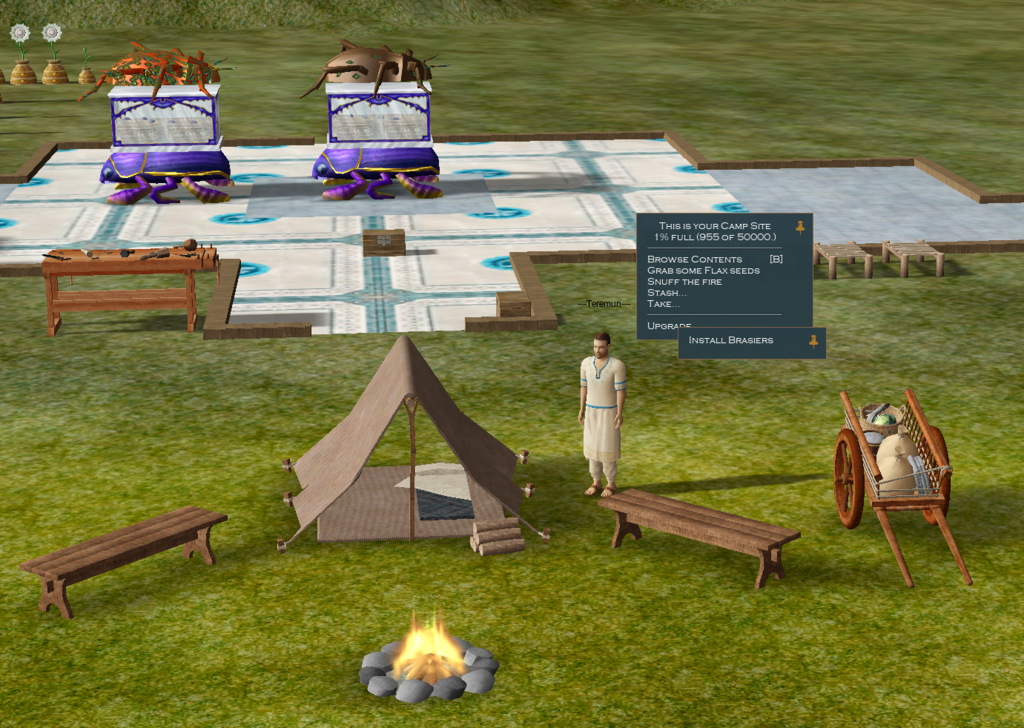Pin the Camp Site menu
Screen dimensions: 1024x728
click(800, 227)
